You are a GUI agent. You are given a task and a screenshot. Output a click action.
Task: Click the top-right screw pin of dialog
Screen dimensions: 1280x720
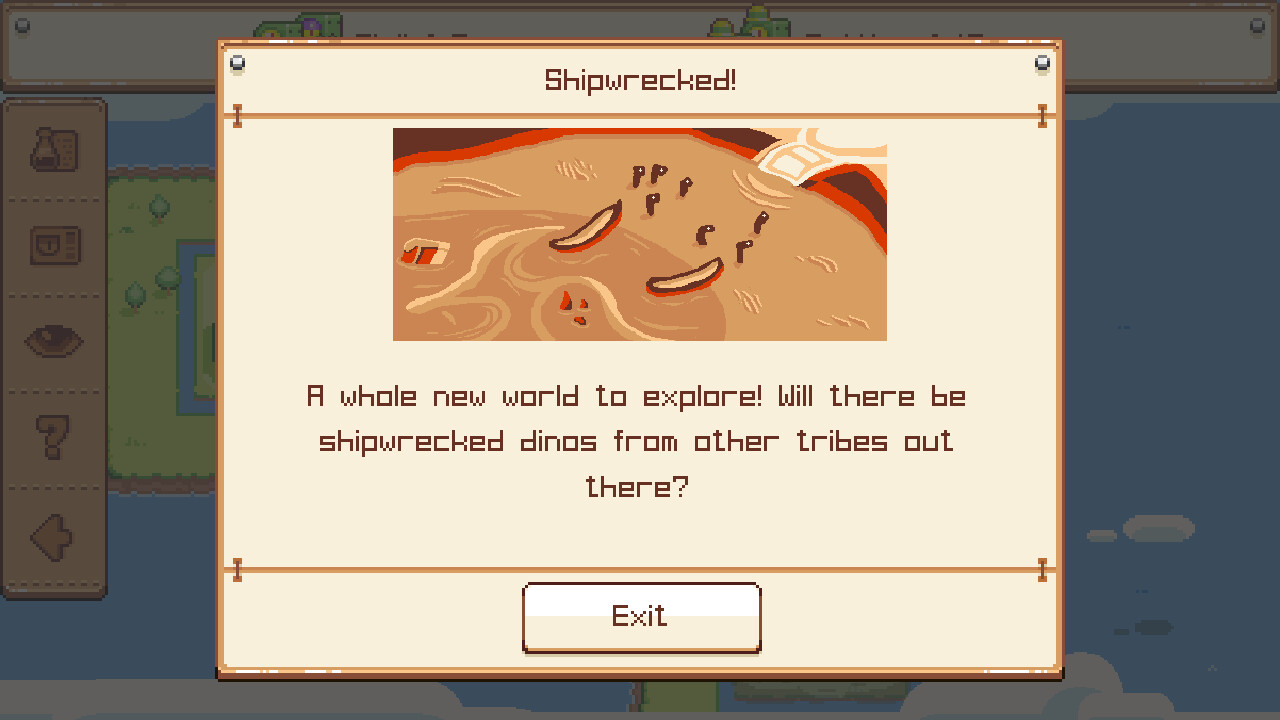coord(1043,62)
